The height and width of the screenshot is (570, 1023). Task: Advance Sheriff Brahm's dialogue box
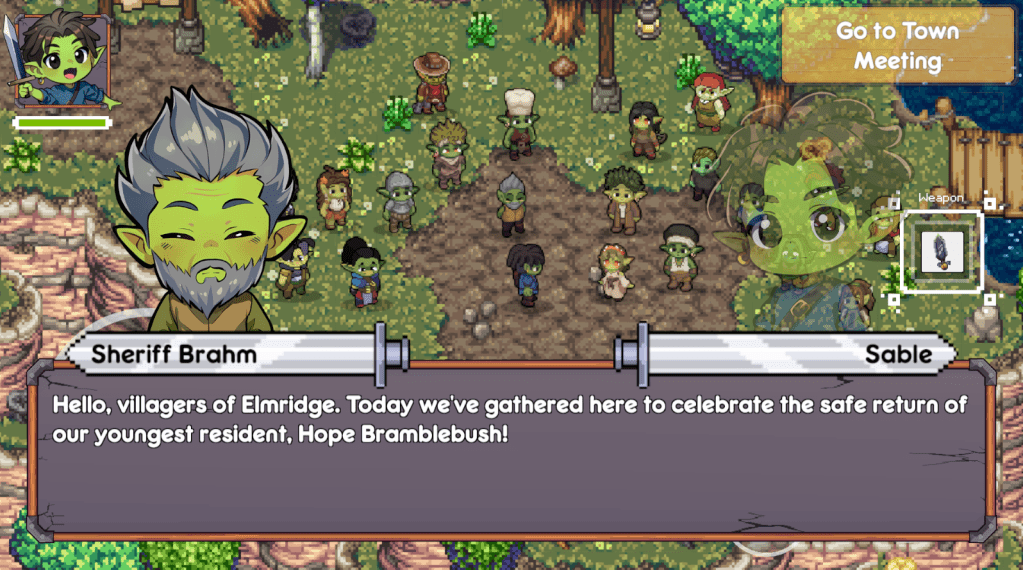point(511,453)
